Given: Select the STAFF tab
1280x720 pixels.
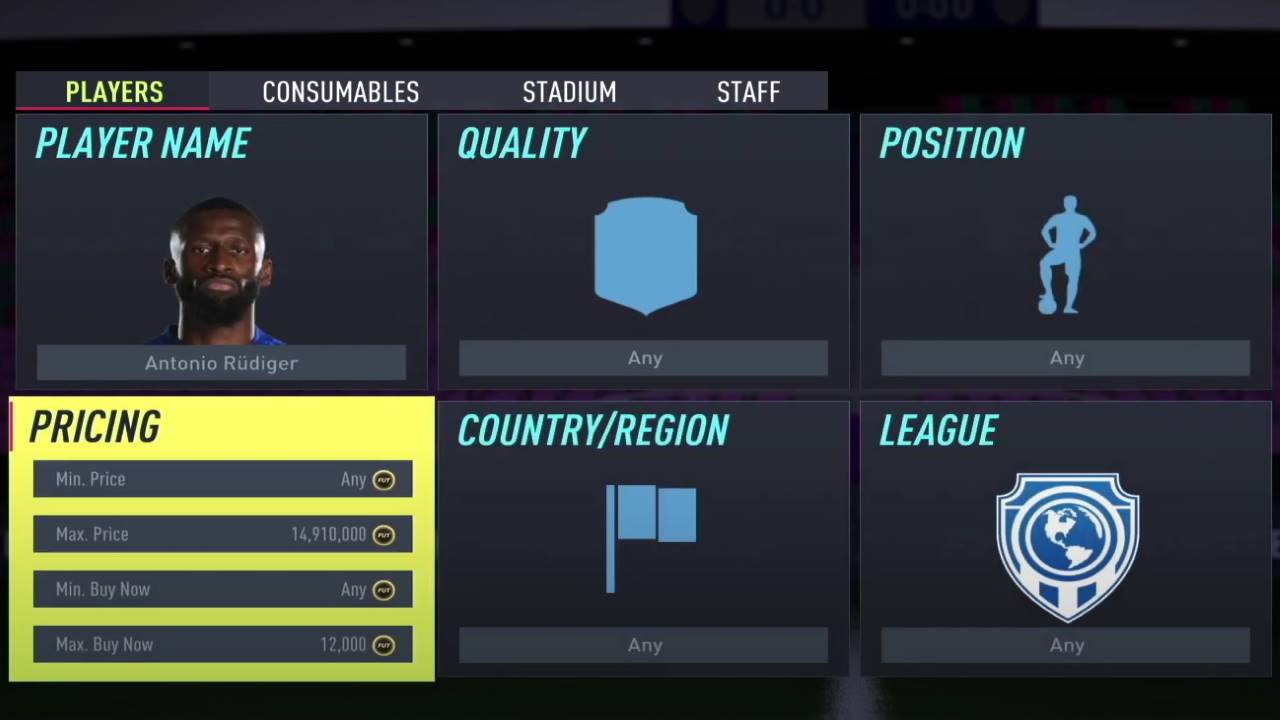Looking at the screenshot, I should [x=748, y=92].
